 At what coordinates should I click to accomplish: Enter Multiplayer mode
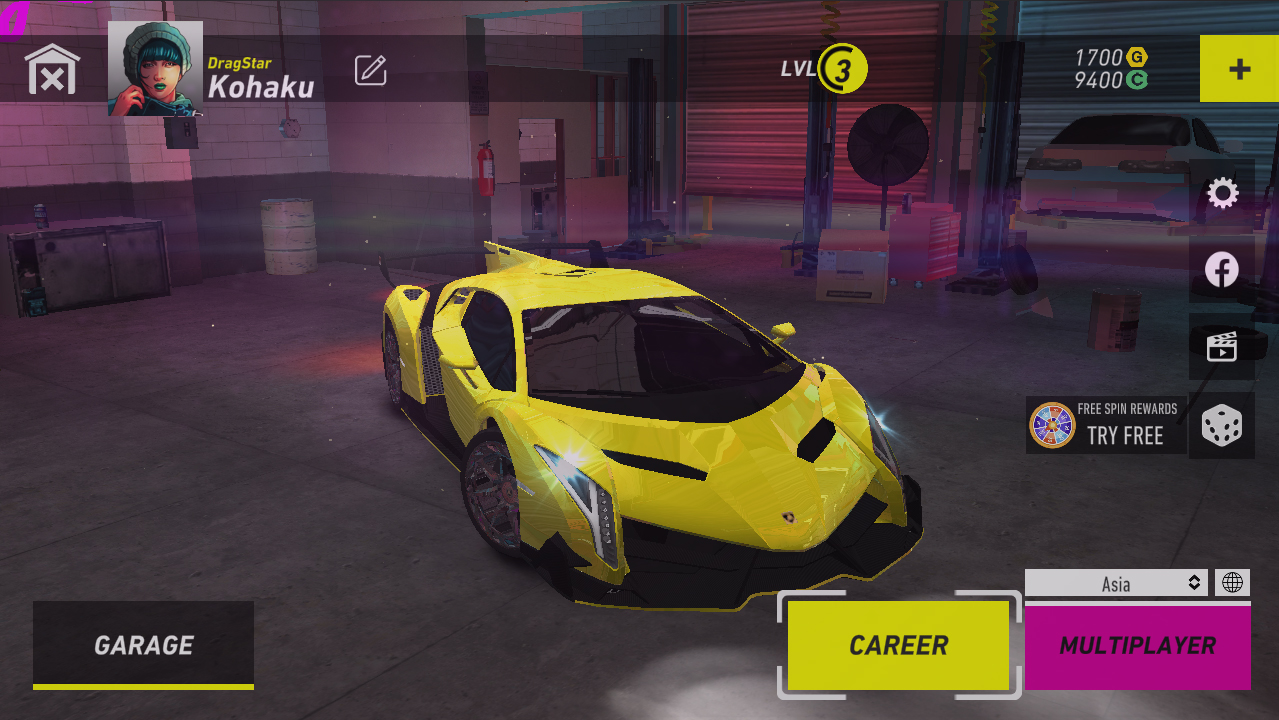pyautogui.click(x=1137, y=646)
